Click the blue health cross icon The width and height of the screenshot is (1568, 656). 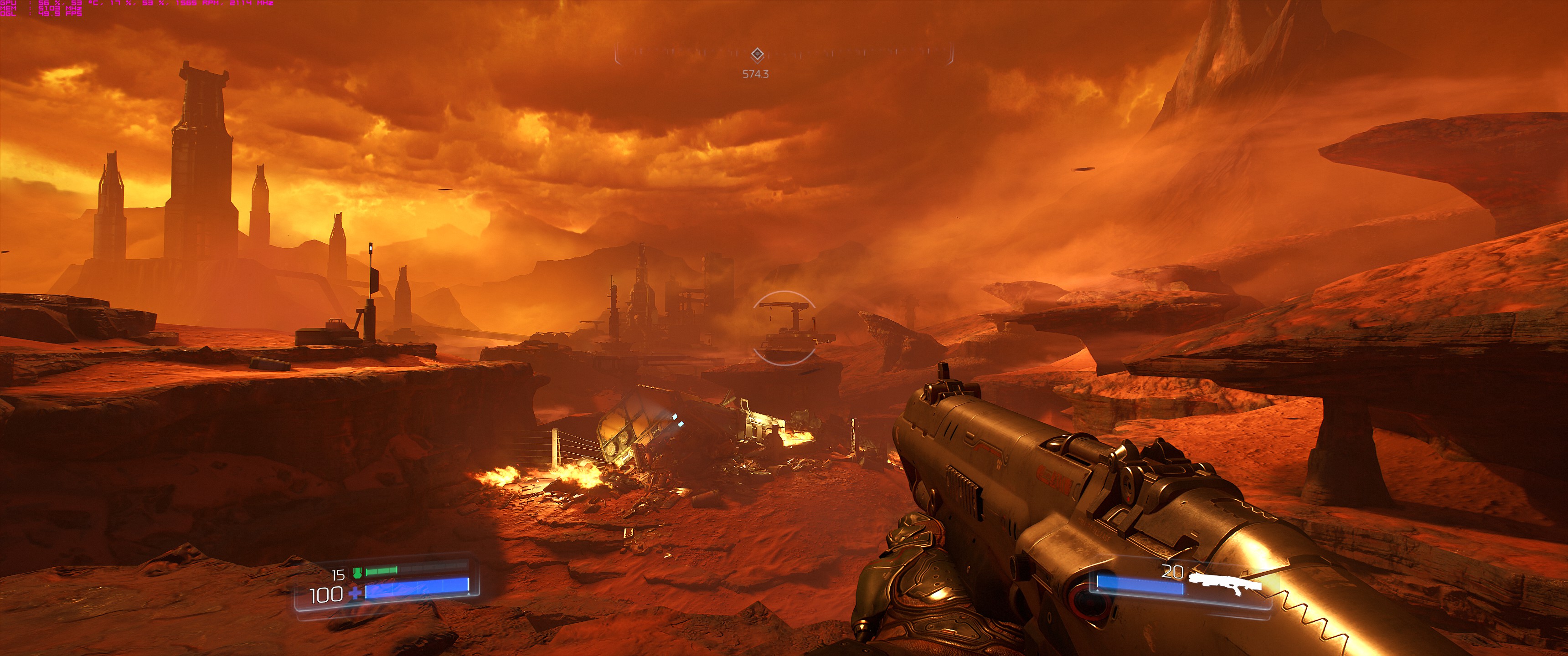click(x=354, y=592)
